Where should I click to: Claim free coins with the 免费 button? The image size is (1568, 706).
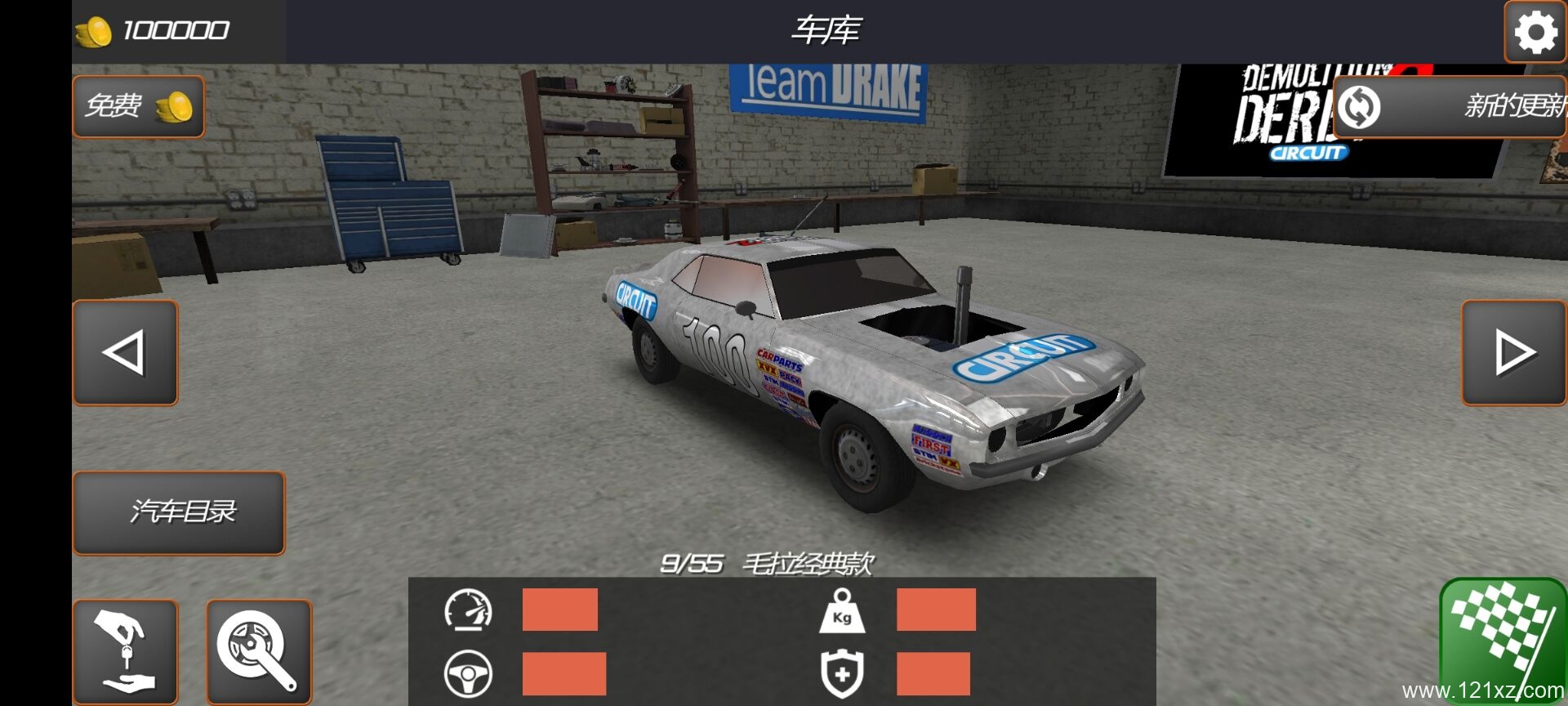[x=138, y=106]
